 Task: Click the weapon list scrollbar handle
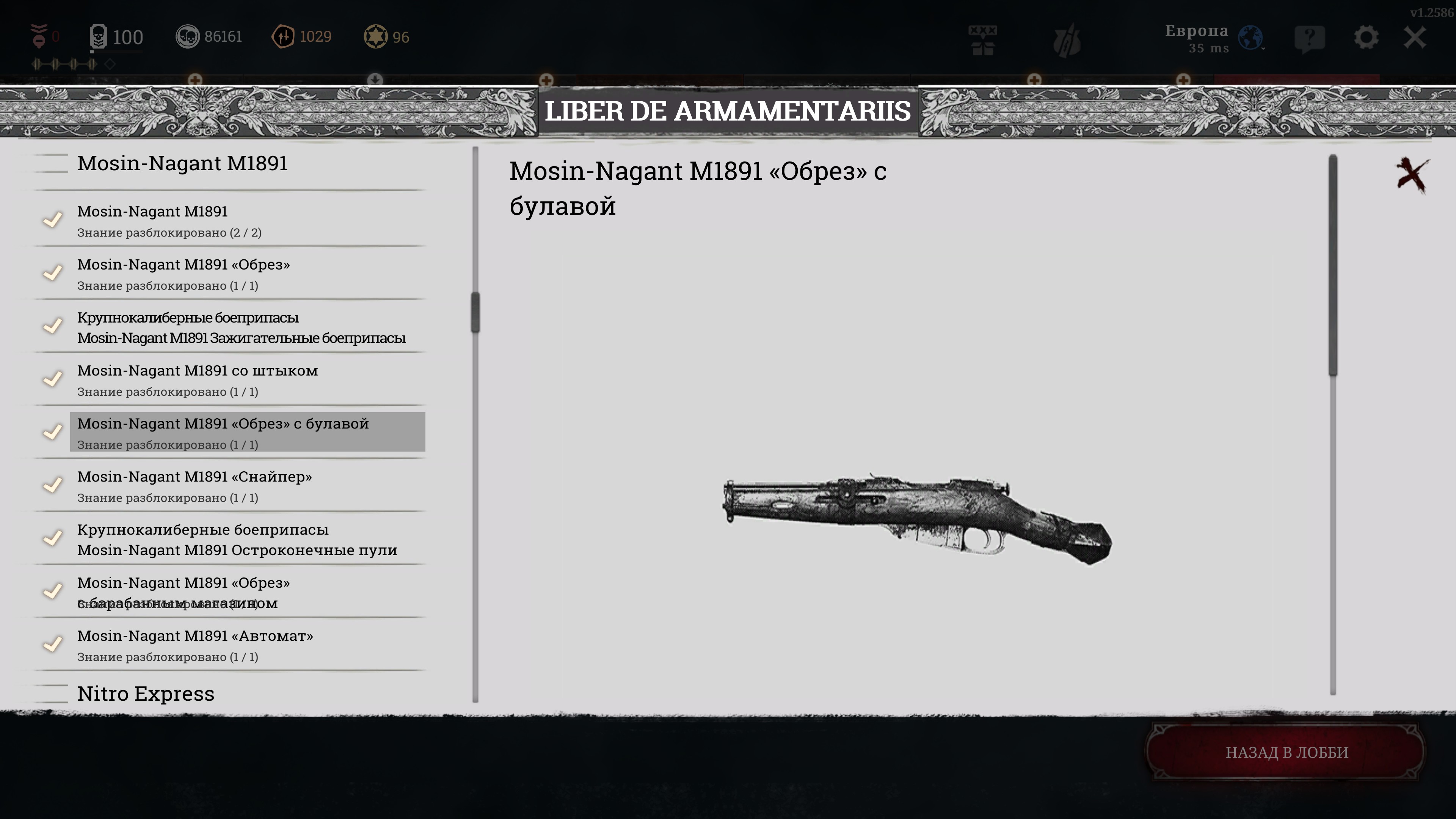click(475, 312)
